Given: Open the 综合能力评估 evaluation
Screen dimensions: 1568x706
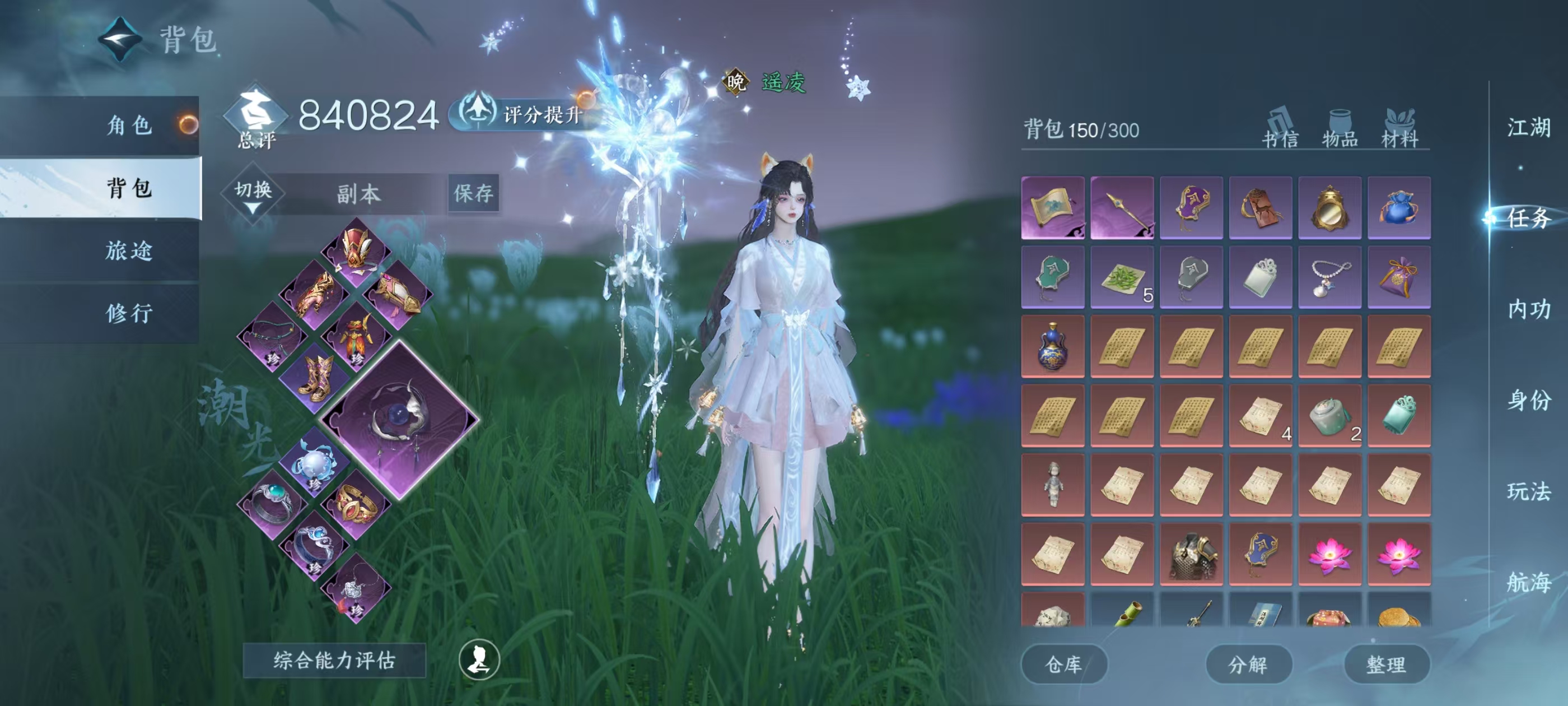Looking at the screenshot, I should click(334, 659).
